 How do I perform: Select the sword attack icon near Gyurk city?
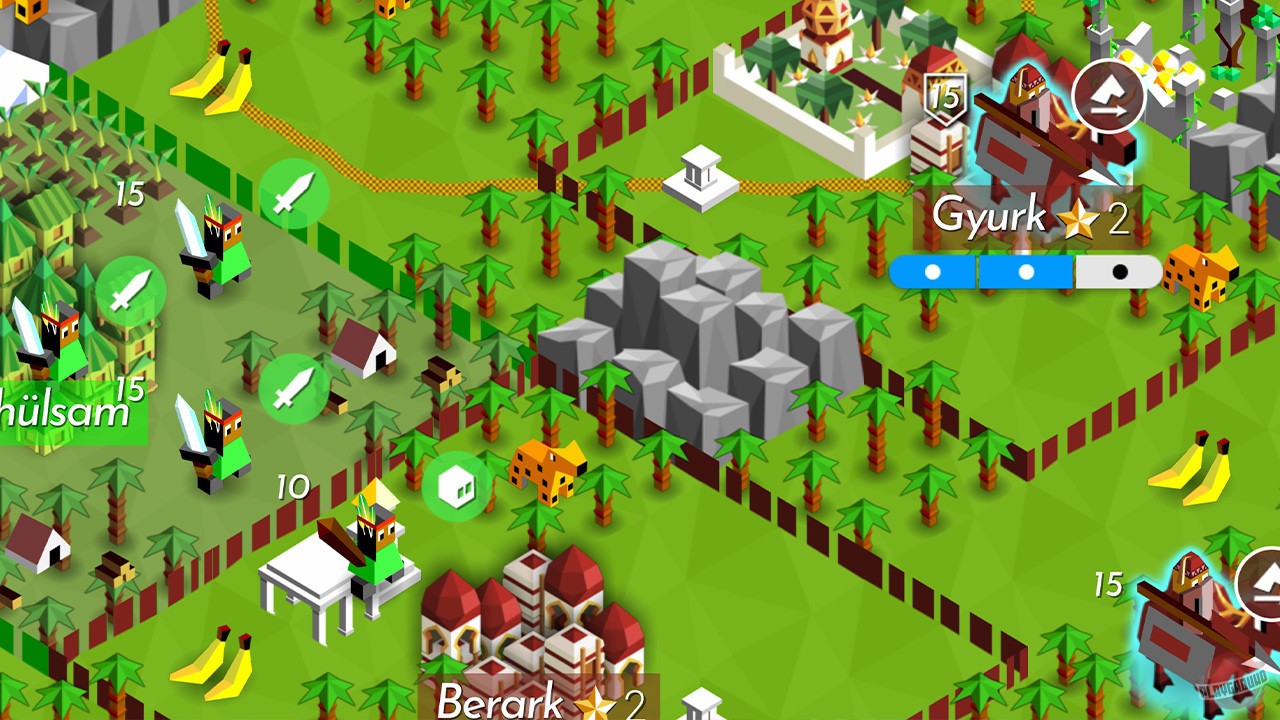[x=294, y=195]
